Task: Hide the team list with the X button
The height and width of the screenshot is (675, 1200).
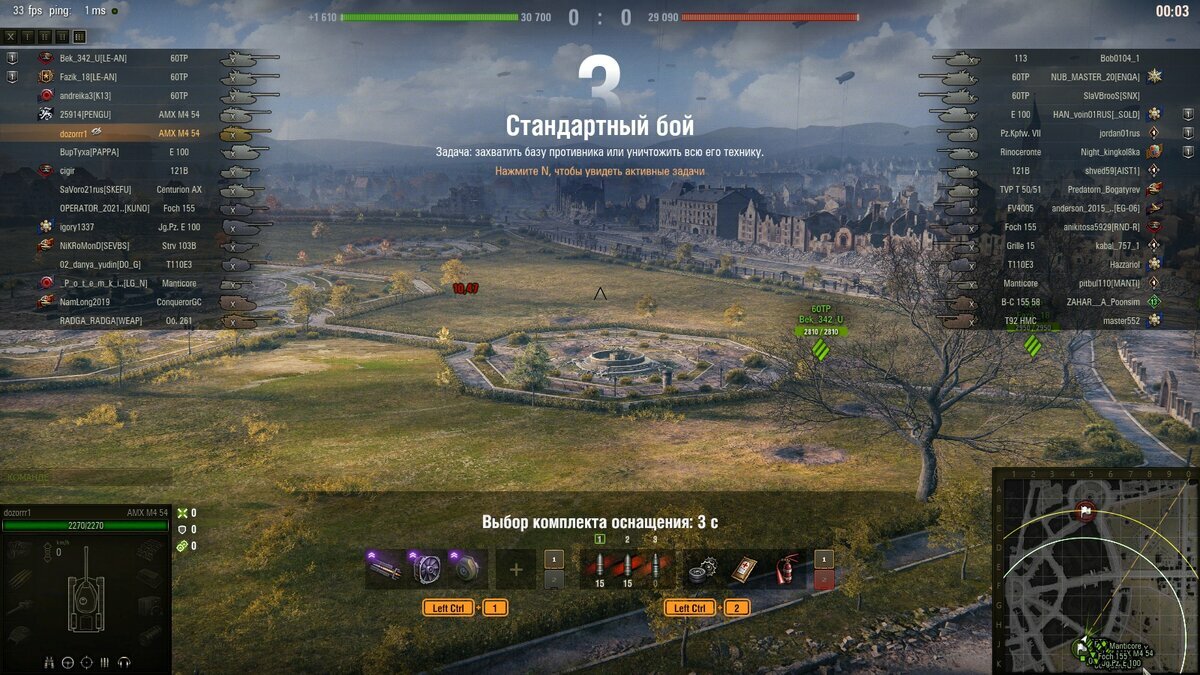Action: [11, 36]
